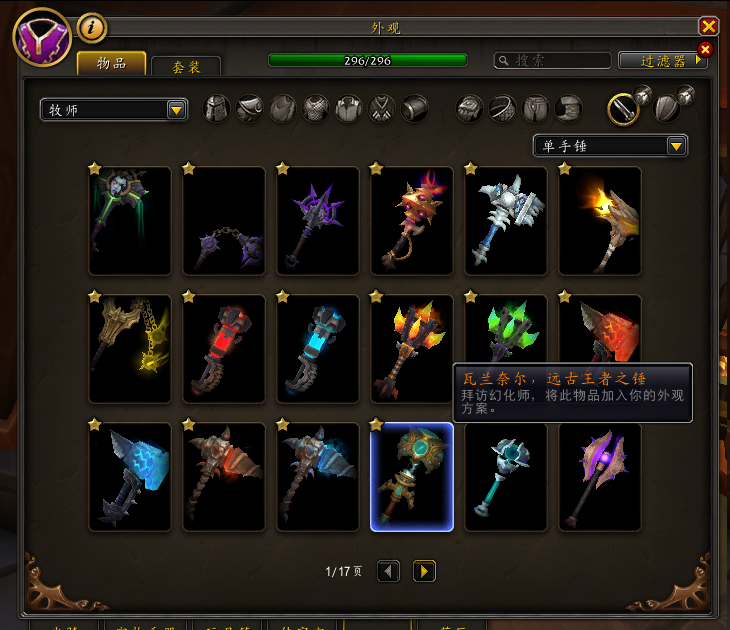This screenshot has width=730, height=630.
Task: Close the 外观 appearance window
Action: [709, 27]
